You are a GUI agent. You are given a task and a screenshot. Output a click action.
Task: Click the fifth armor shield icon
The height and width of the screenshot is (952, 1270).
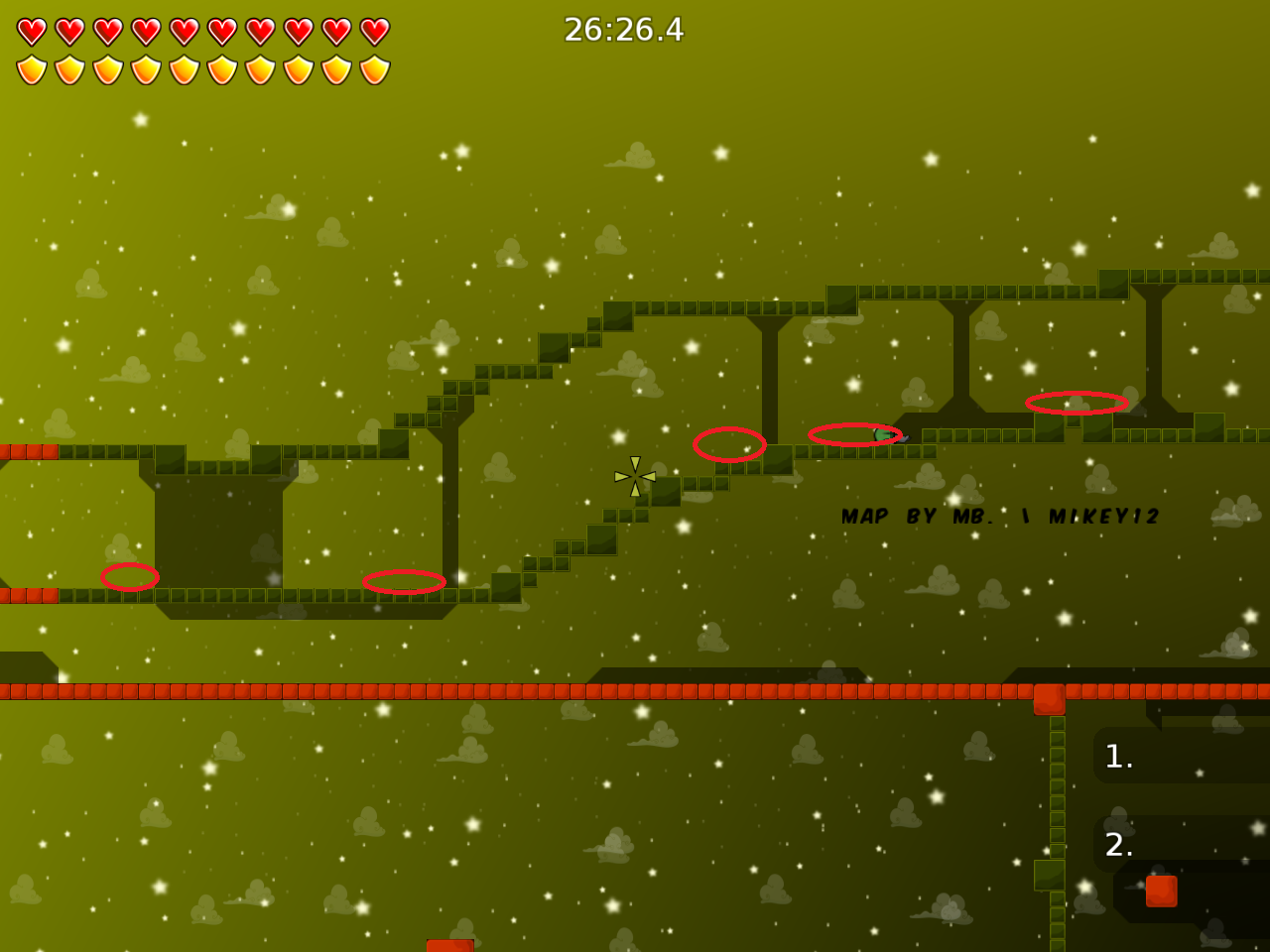(182, 67)
